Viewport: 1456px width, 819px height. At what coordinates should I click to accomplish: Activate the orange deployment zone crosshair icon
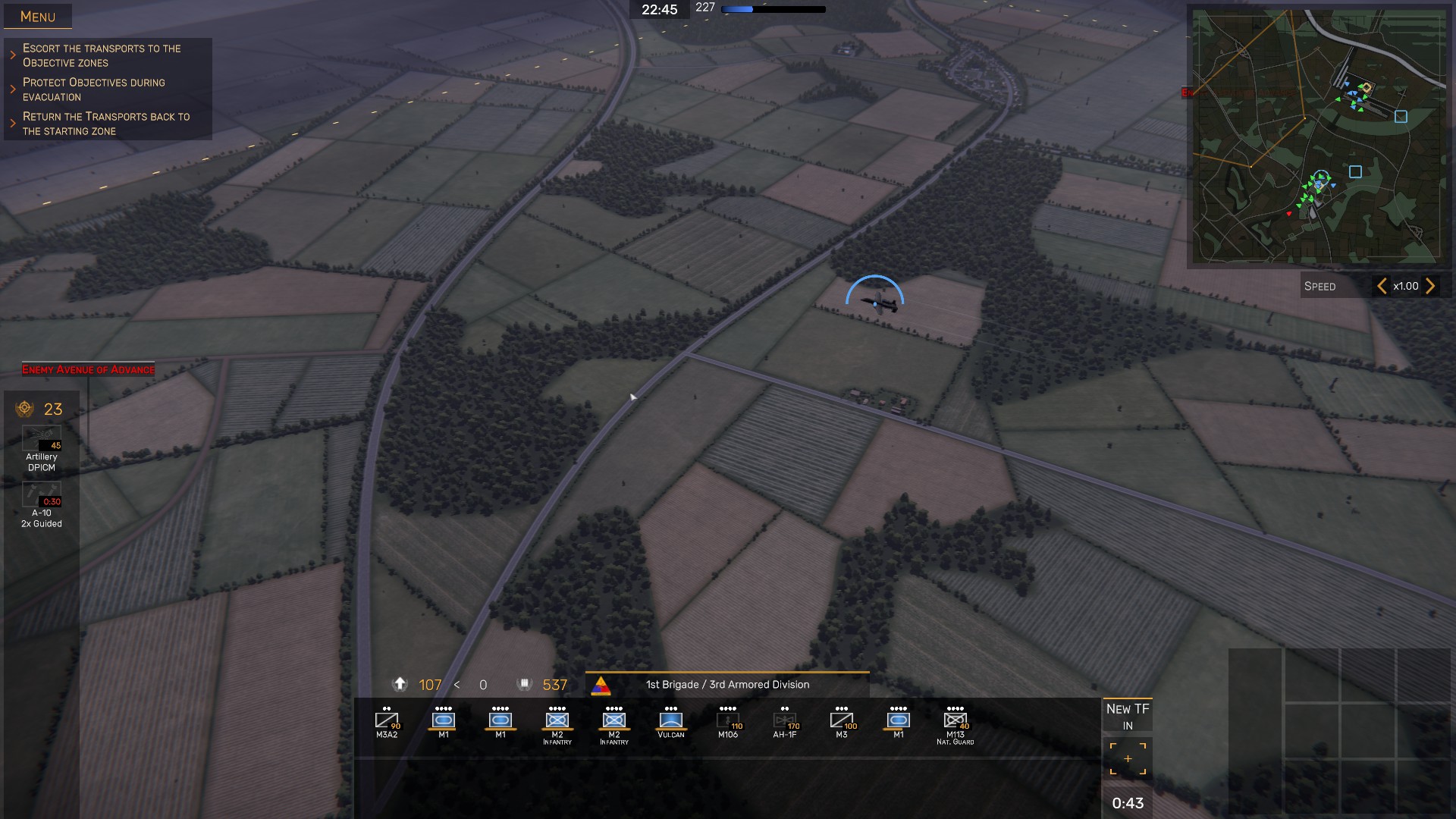click(1128, 758)
